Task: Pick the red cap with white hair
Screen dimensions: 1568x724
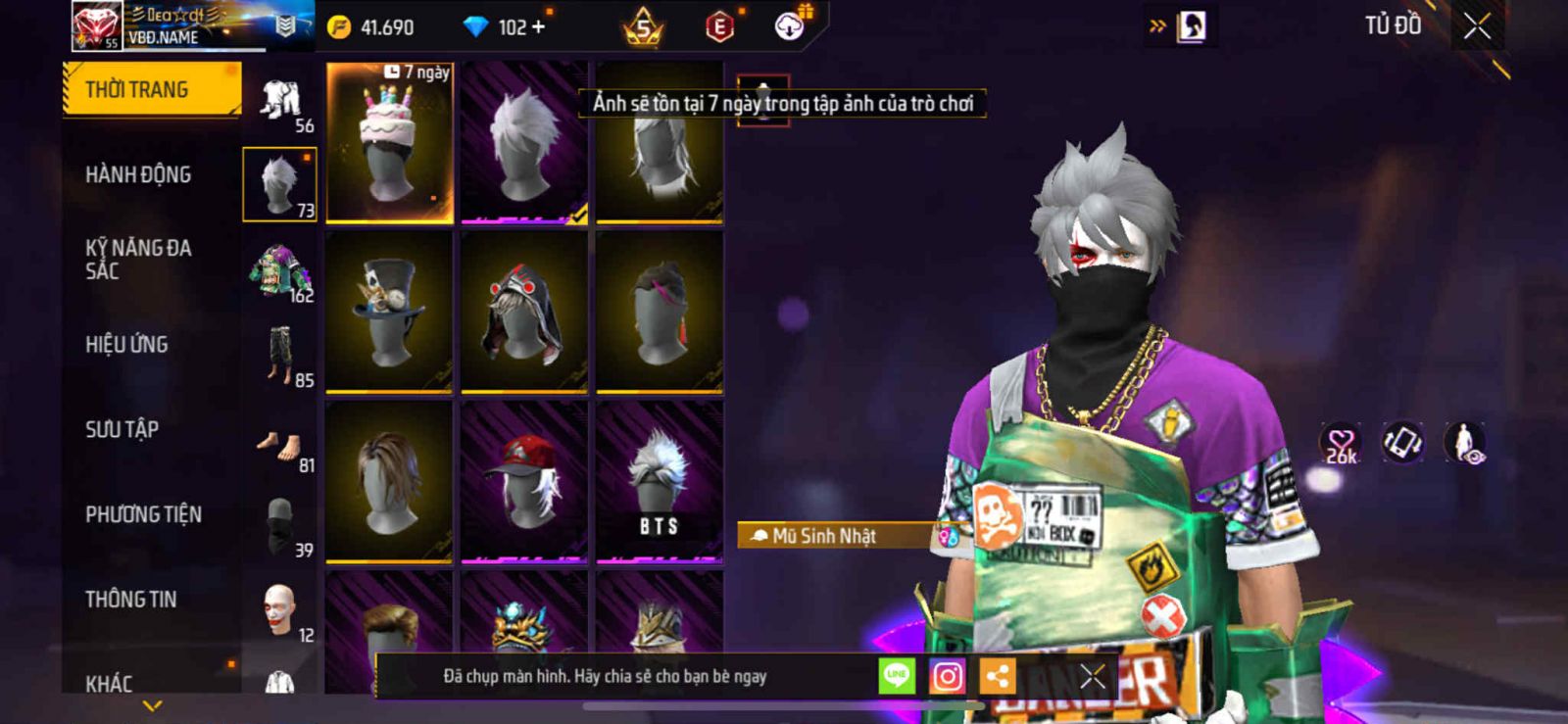Action: pyautogui.click(x=524, y=481)
